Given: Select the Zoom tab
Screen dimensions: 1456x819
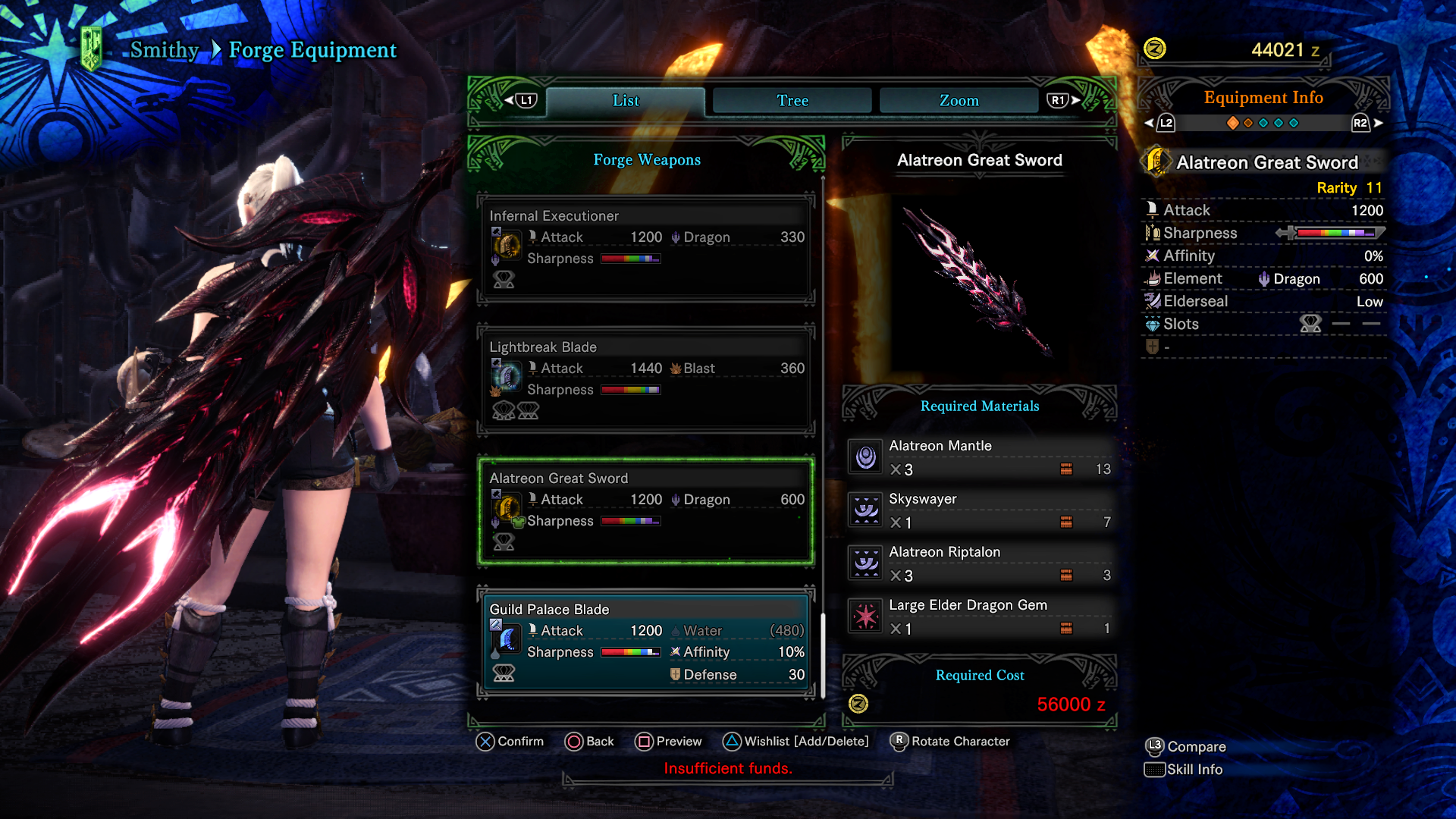Looking at the screenshot, I should click(959, 101).
